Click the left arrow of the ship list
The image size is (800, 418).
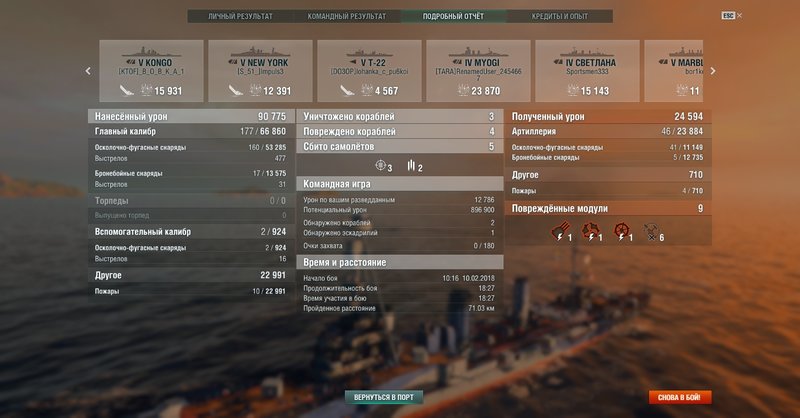[88, 71]
